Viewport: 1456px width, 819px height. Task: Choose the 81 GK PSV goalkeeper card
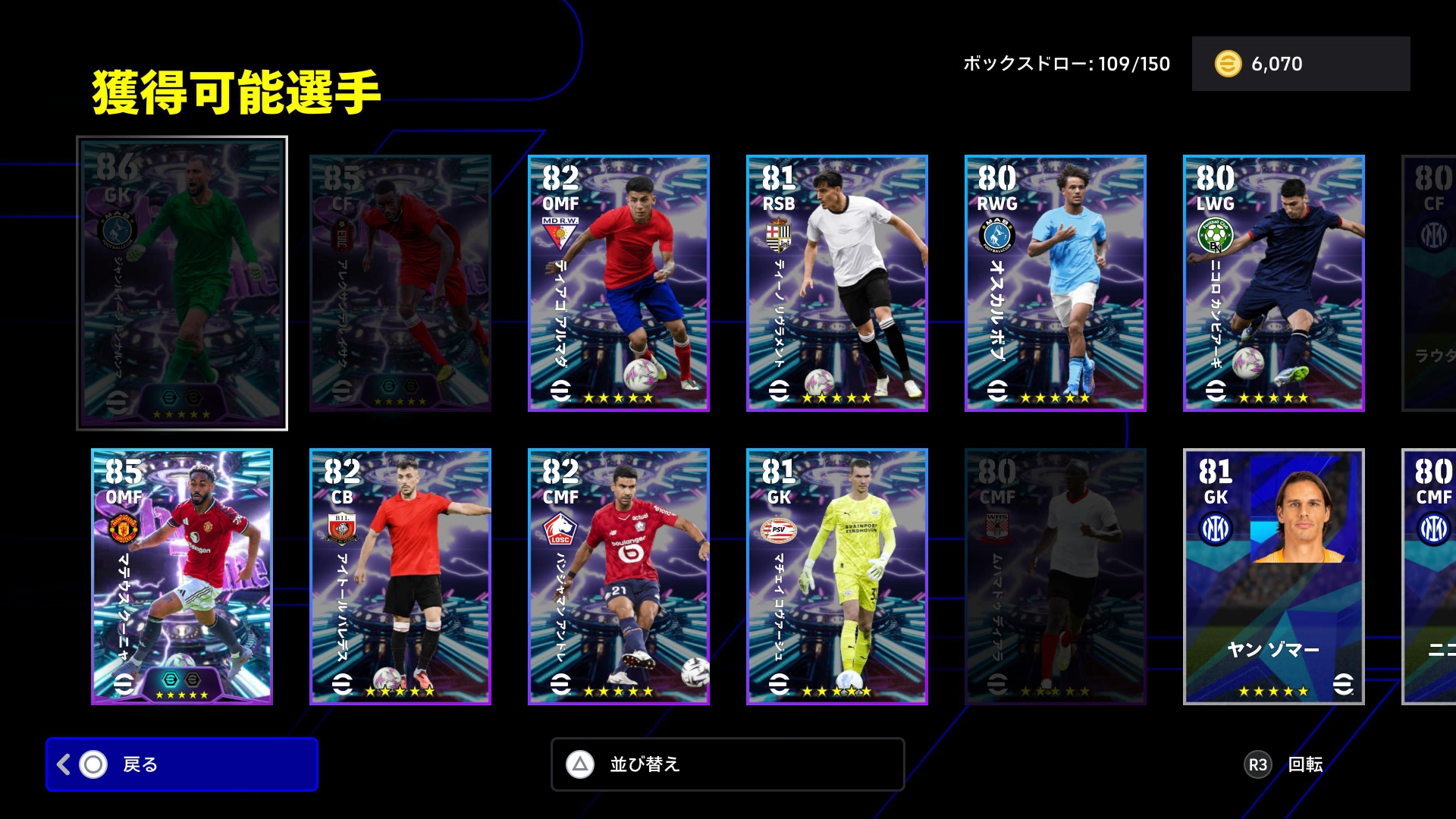coord(836,576)
